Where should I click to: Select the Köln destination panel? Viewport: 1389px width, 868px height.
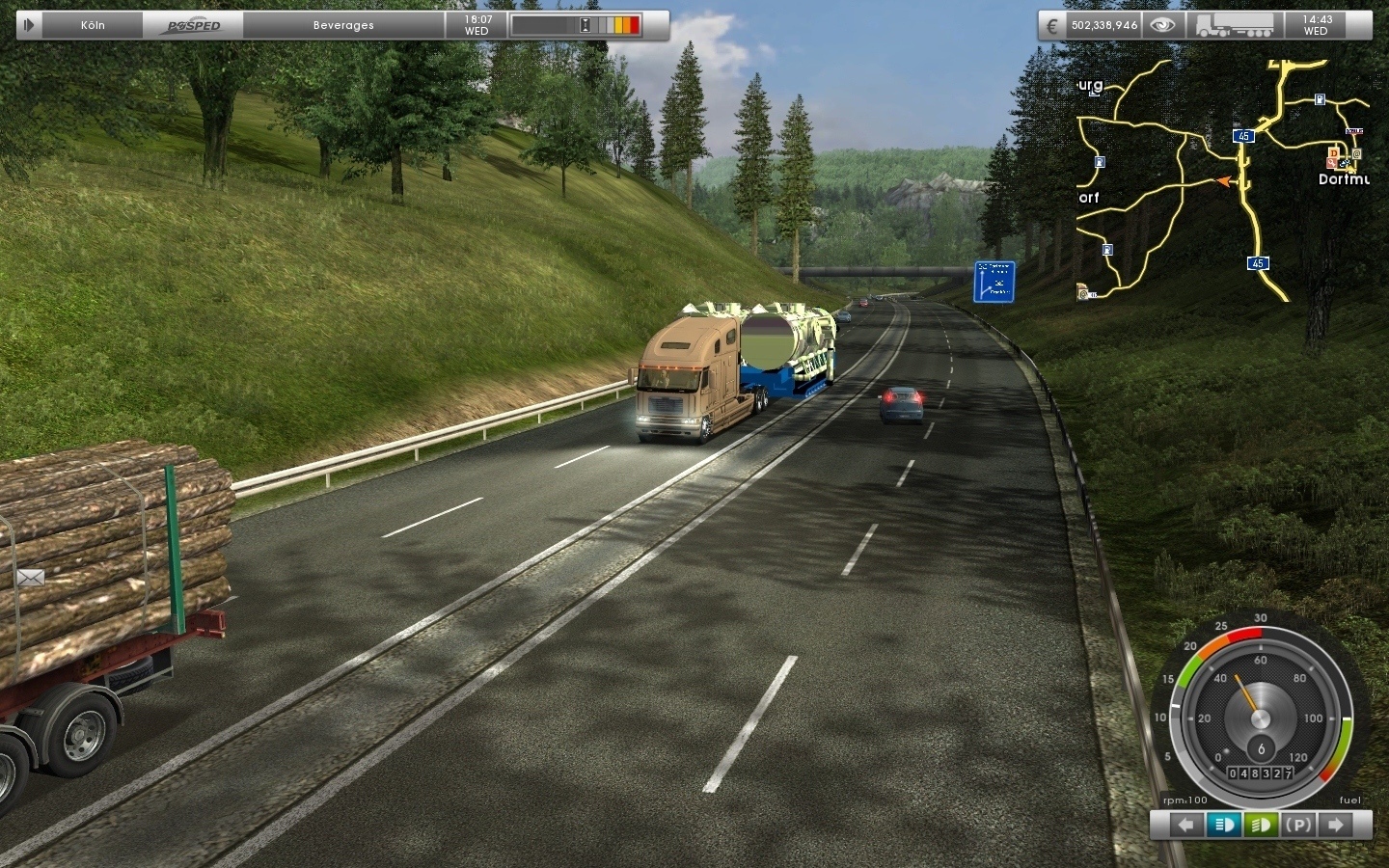click(93, 25)
